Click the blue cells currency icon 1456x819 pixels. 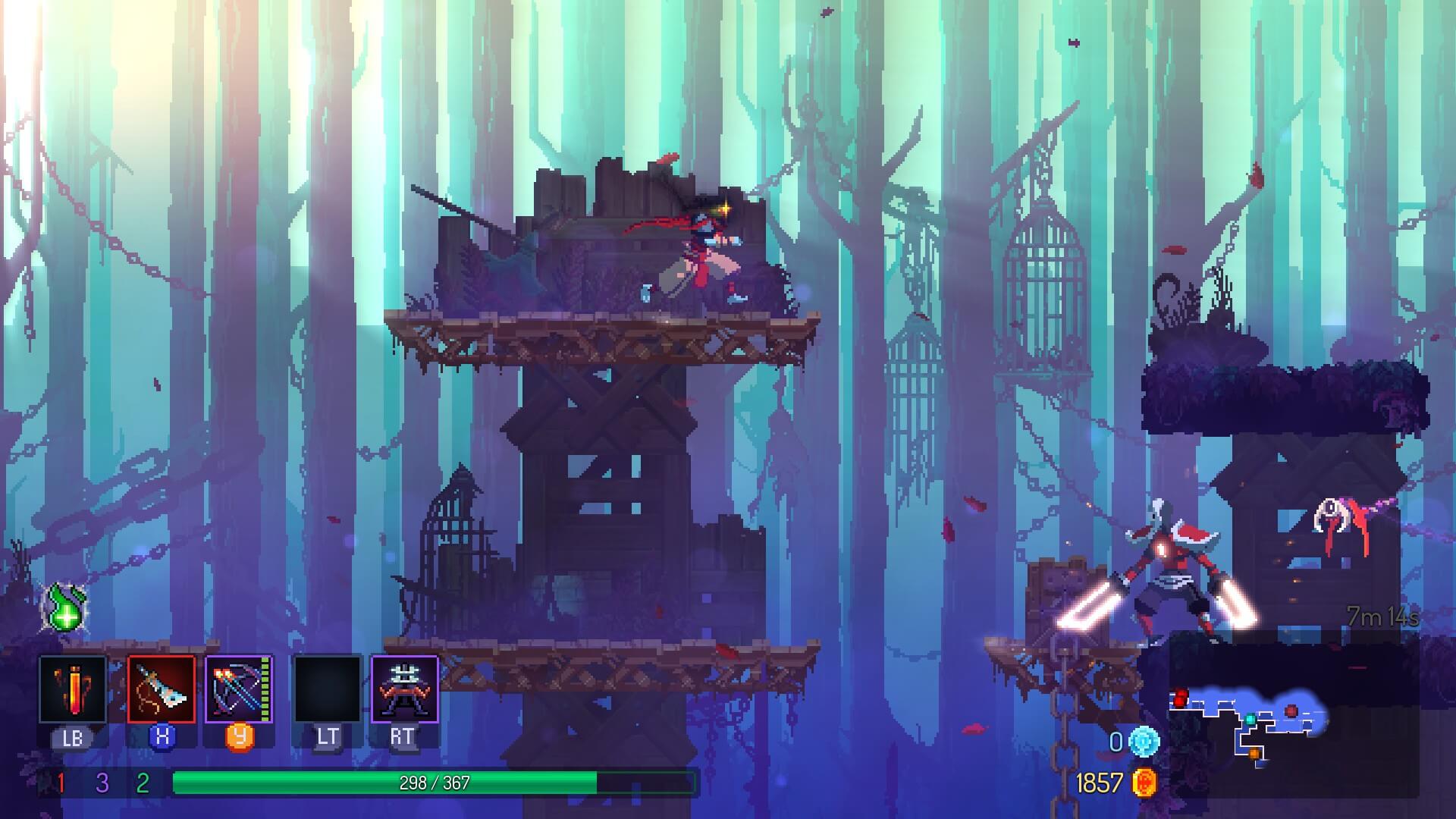[x=1144, y=742]
